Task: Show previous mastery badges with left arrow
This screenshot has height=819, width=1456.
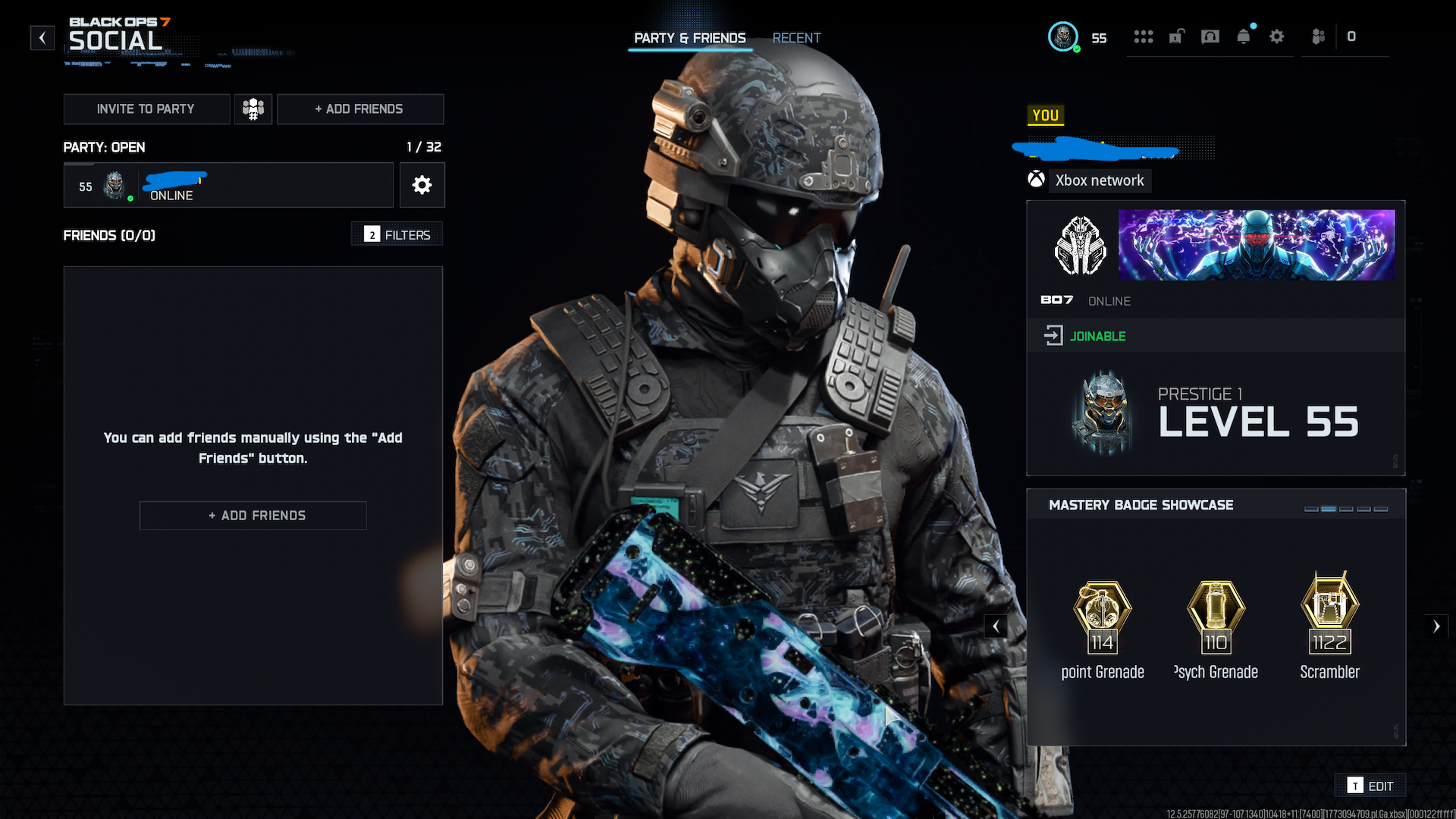Action: (996, 626)
